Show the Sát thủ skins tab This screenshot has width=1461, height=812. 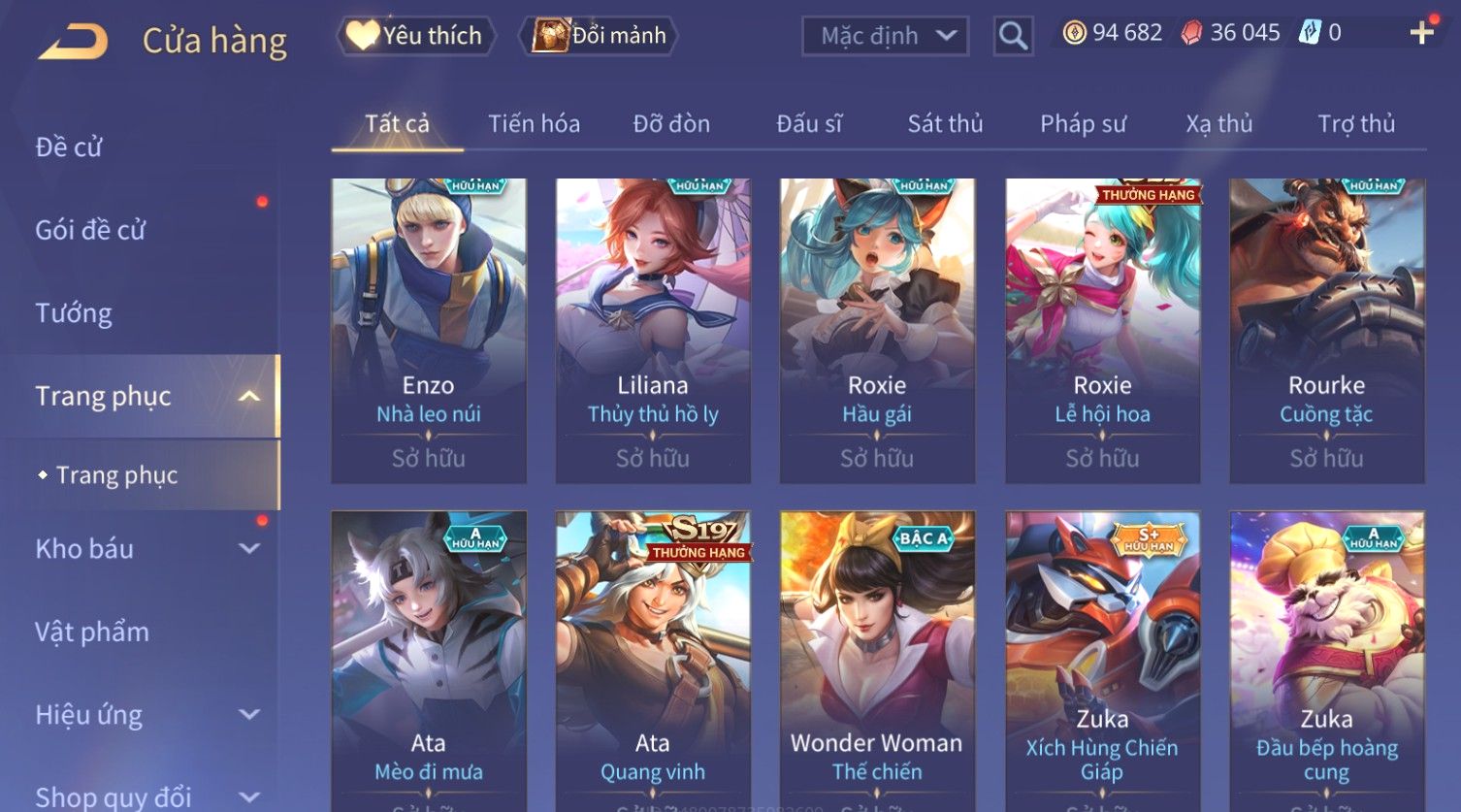(945, 124)
